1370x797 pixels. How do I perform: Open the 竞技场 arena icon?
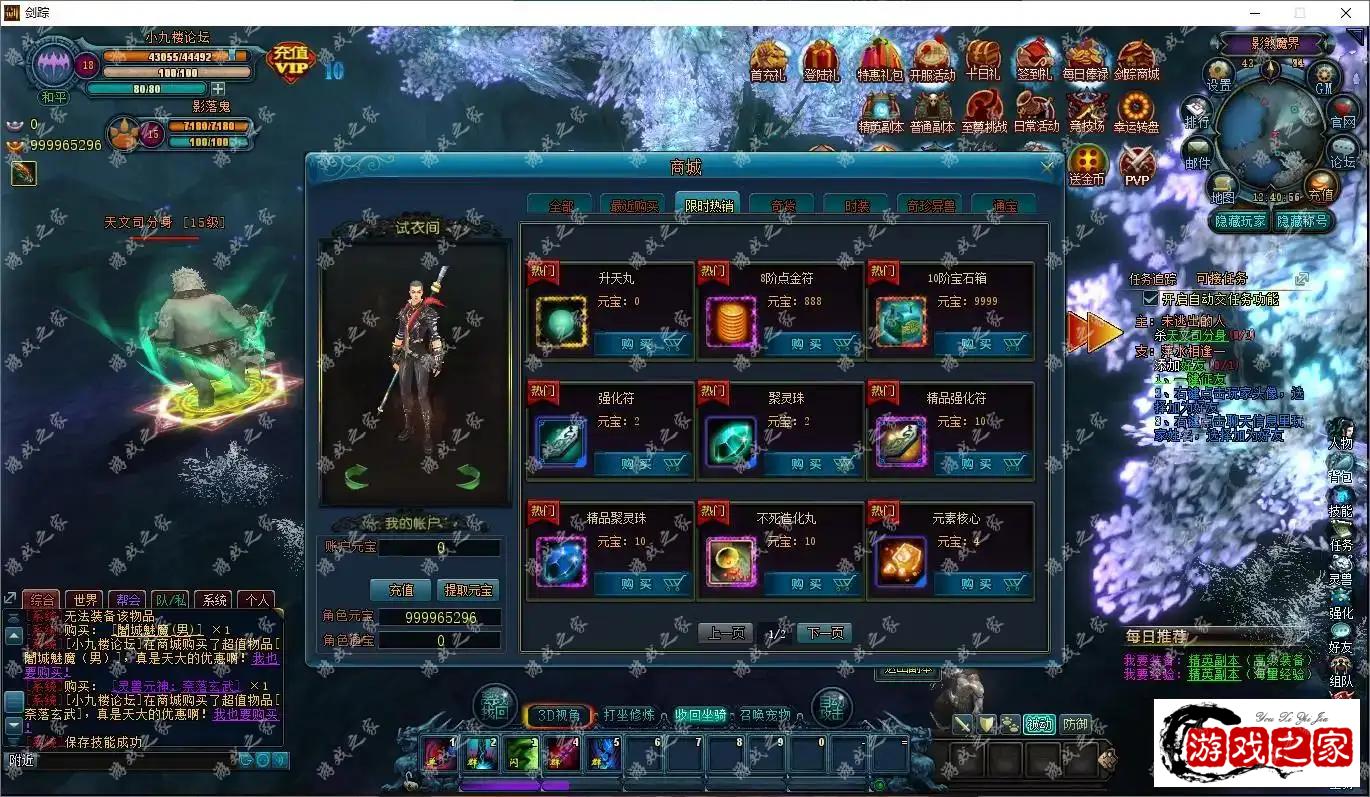[1087, 112]
